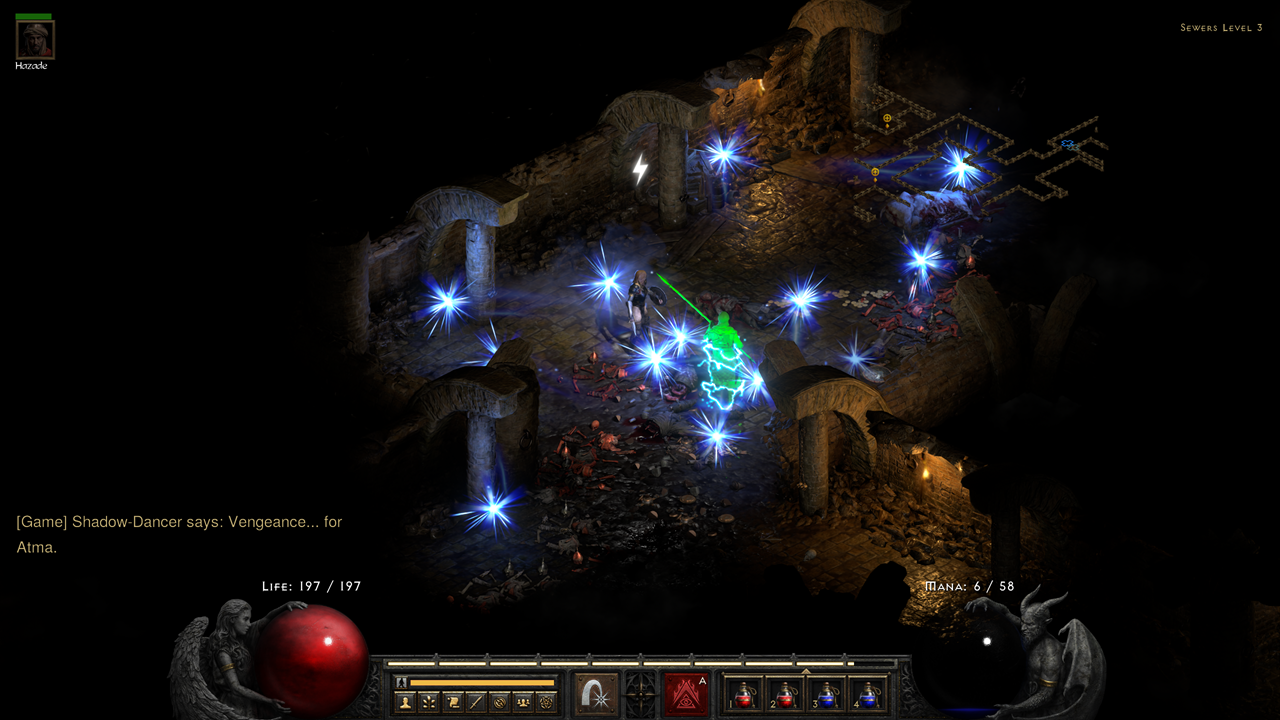Open the quest log scroll icon
Image resolution: width=1280 pixels, height=720 pixels.
[452, 702]
